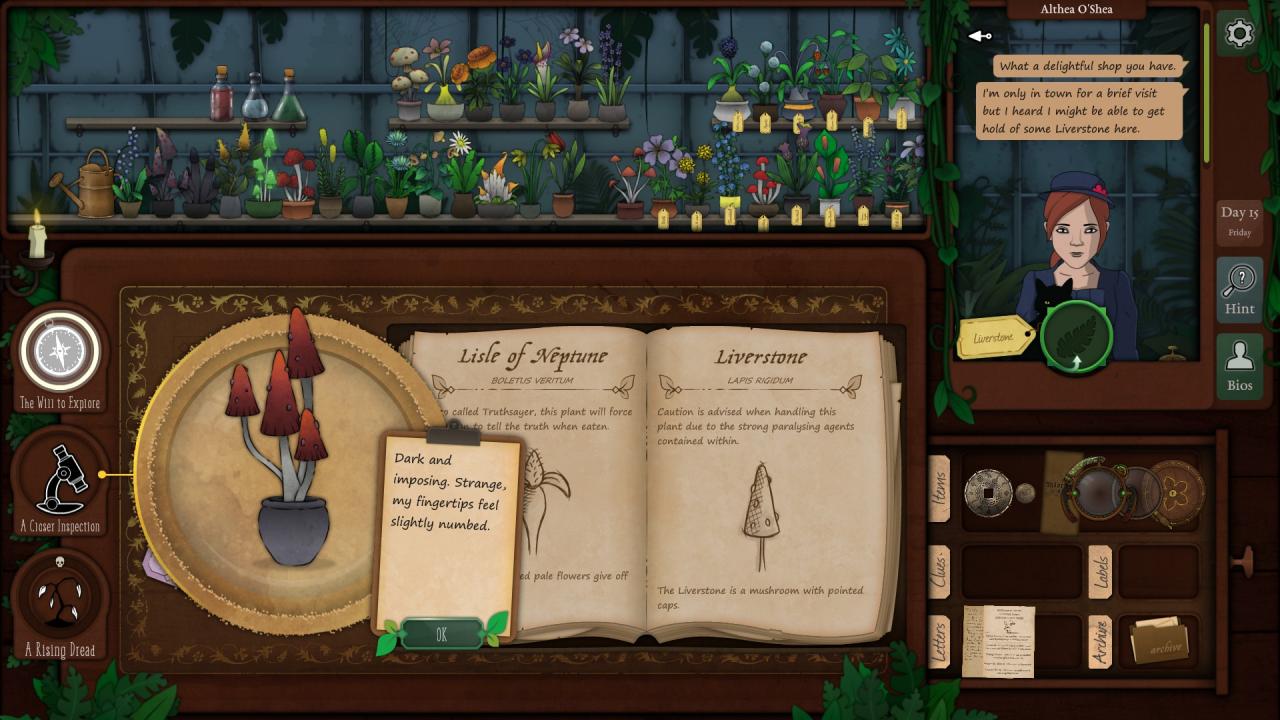
Task: Open the Clues drawer tab
Action: [x=940, y=571]
